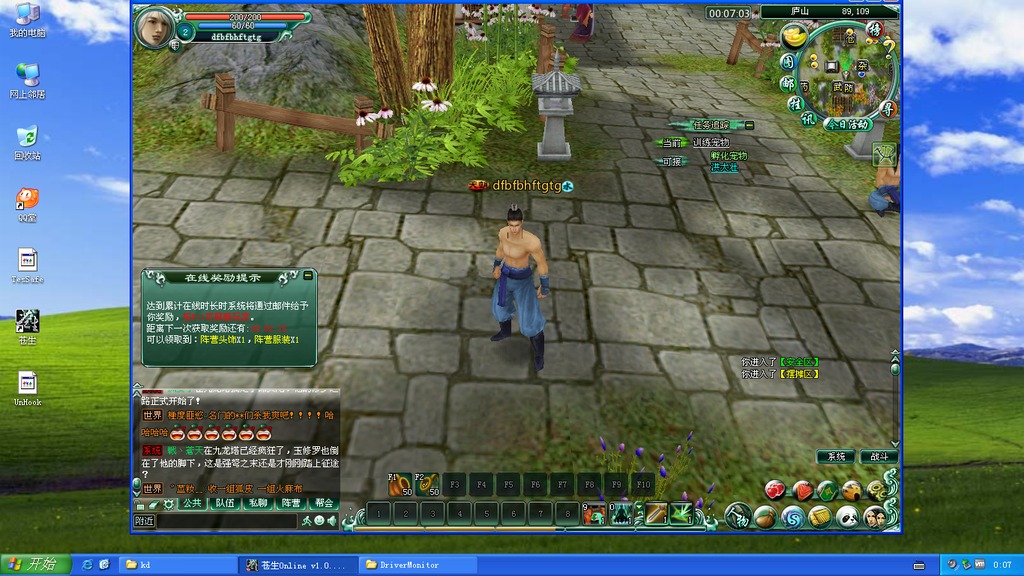The width and height of the screenshot is (1024, 576).
Task: Open the 帮会 guild chat tab
Action: 323,503
